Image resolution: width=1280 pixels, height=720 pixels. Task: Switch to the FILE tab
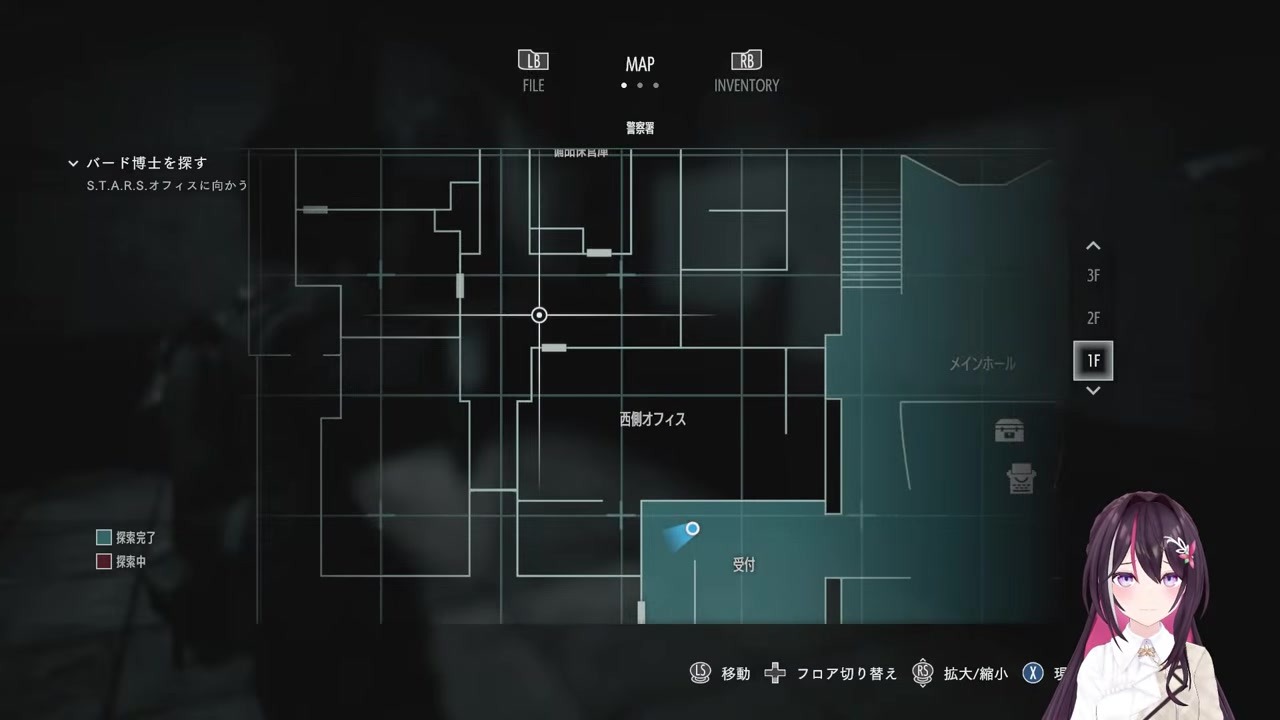tap(533, 72)
